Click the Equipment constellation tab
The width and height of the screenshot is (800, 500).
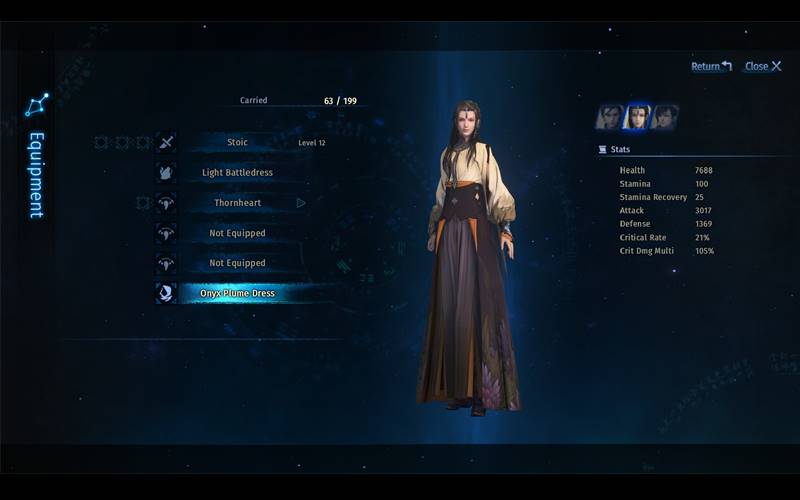(36, 160)
